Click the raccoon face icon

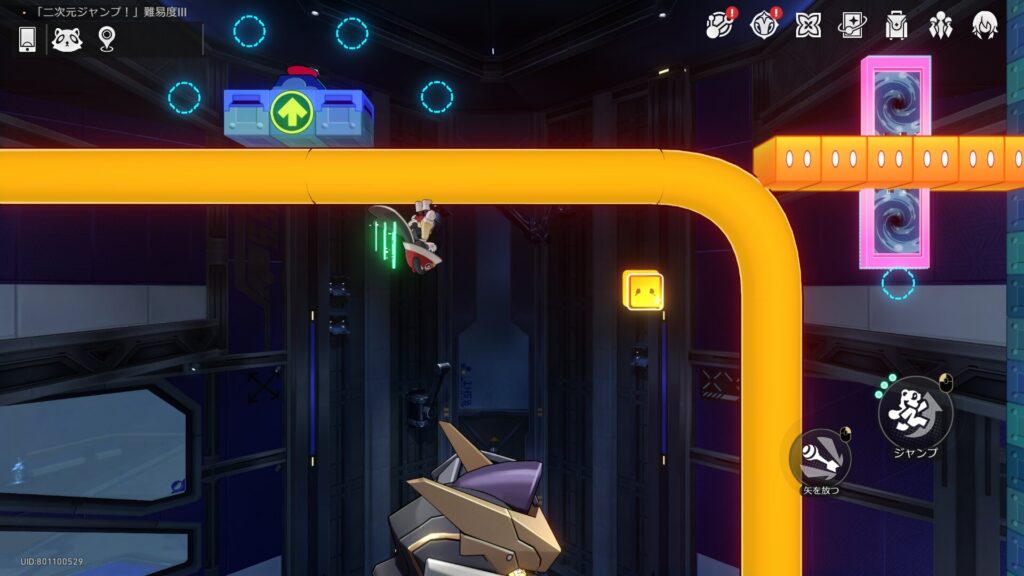tap(66, 39)
